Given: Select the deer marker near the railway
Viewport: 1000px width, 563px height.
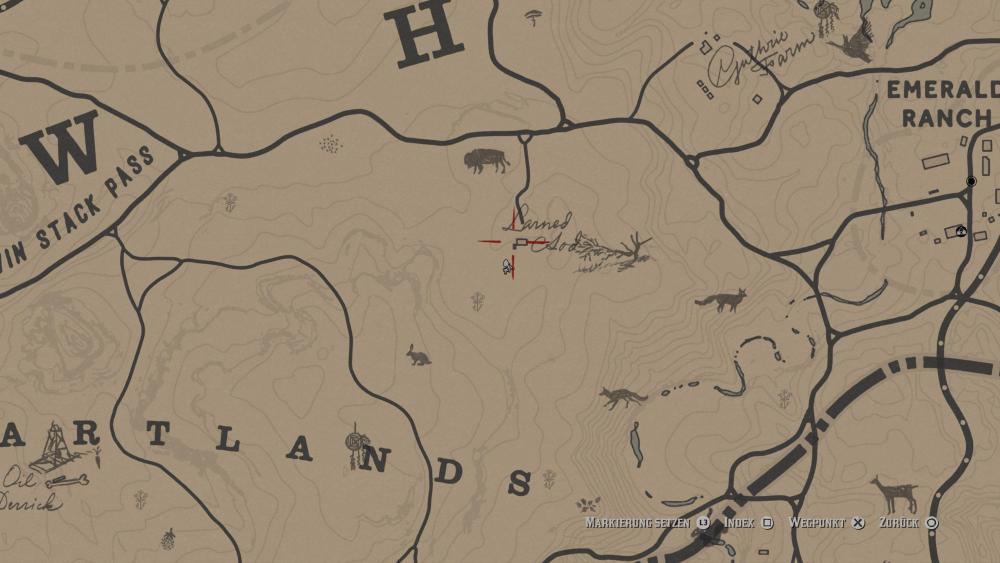Looking at the screenshot, I should tap(895, 494).
